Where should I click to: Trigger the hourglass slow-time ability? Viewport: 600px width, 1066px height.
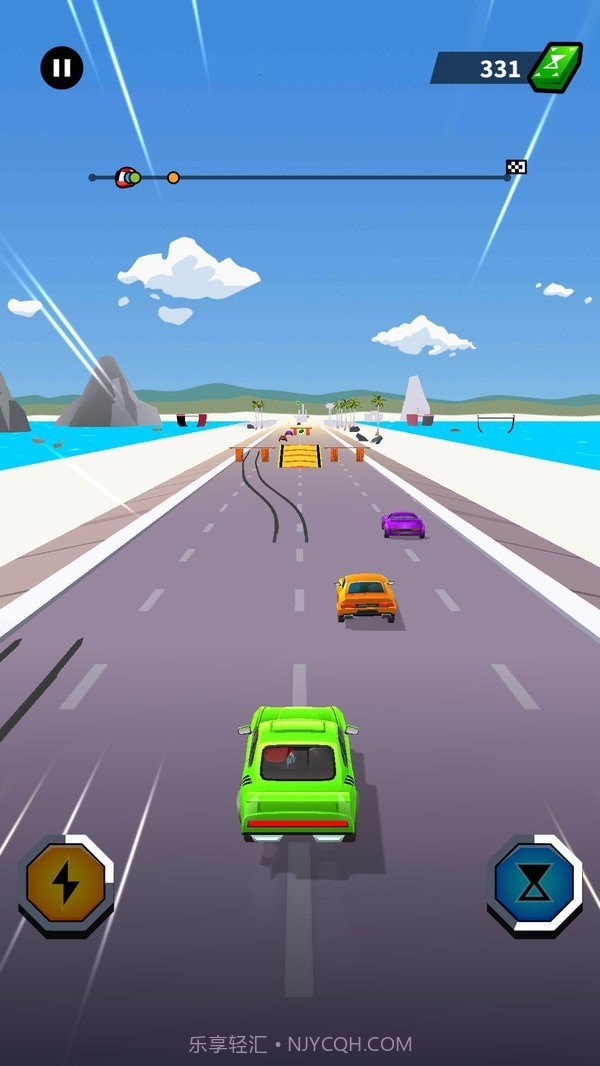pos(534,884)
